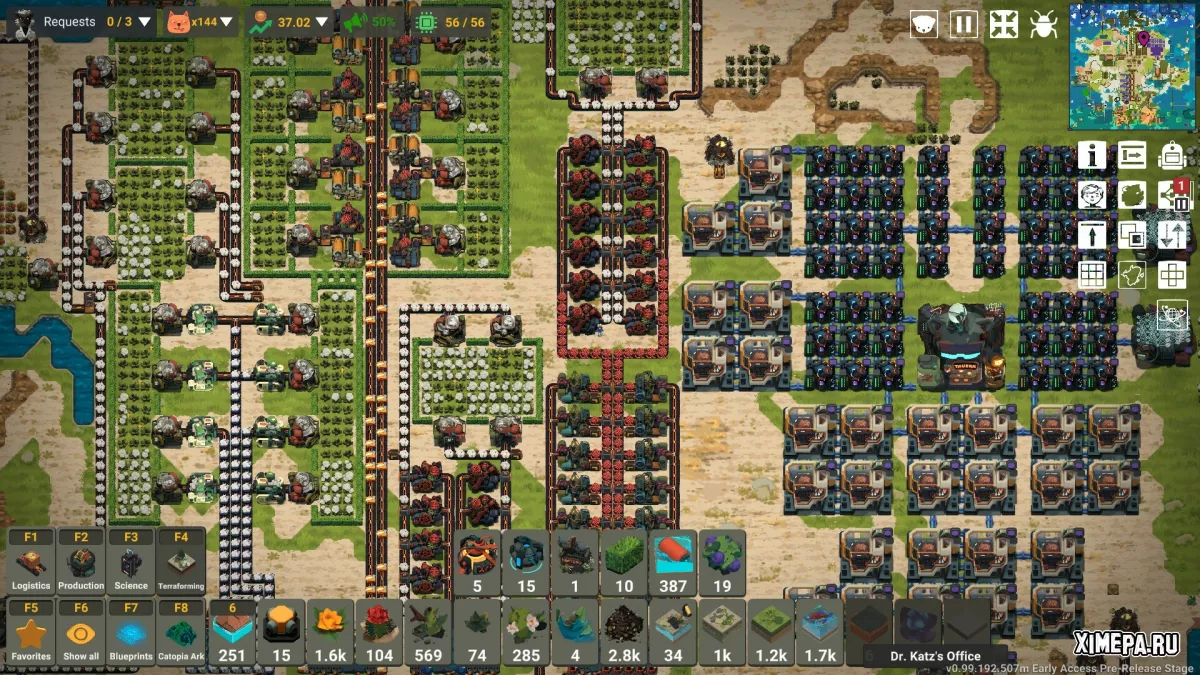Open the cat population x144 dropdown
The image size is (1200, 675).
(x=226, y=22)
